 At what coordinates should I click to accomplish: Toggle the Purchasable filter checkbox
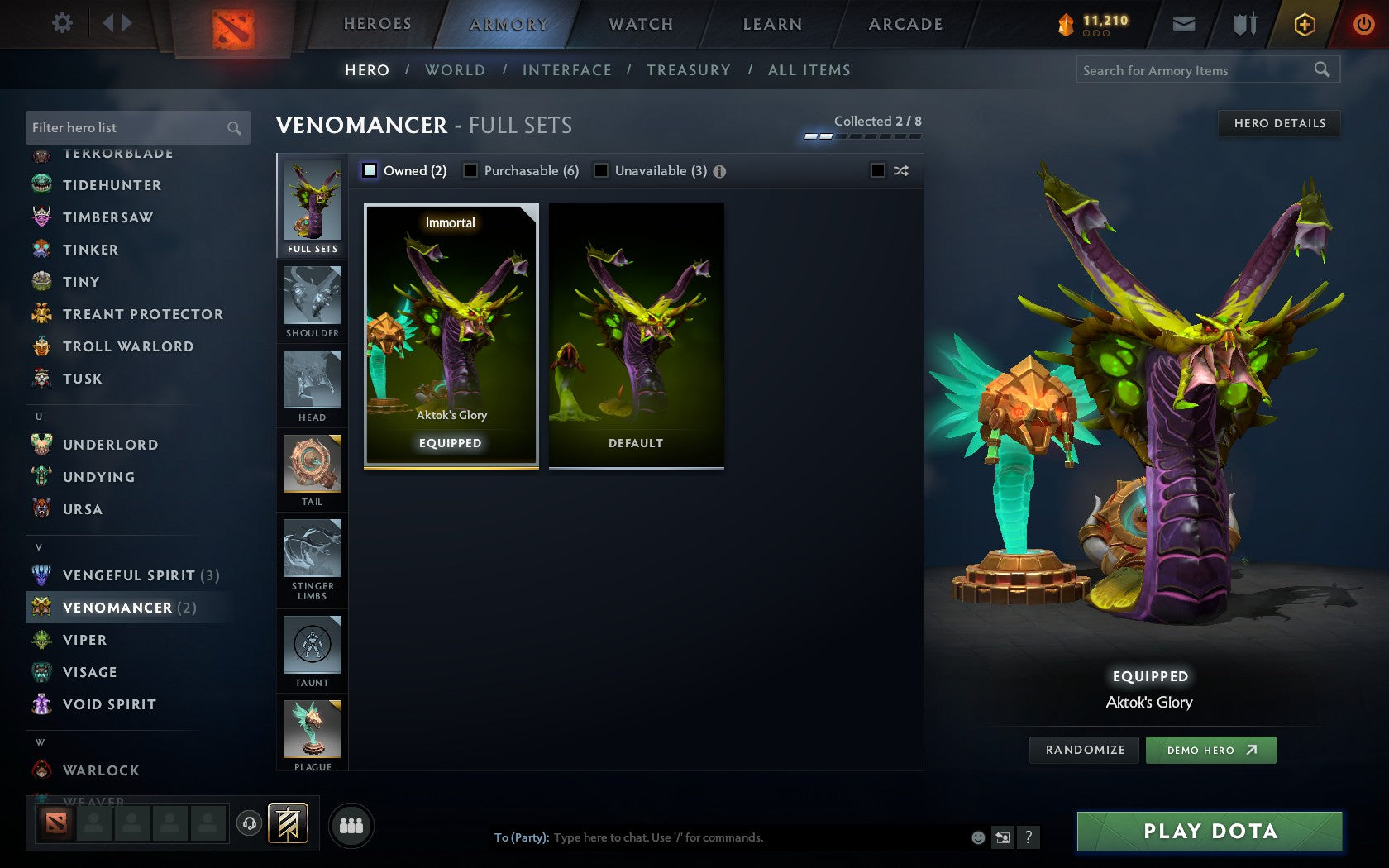tap(472, 170)
